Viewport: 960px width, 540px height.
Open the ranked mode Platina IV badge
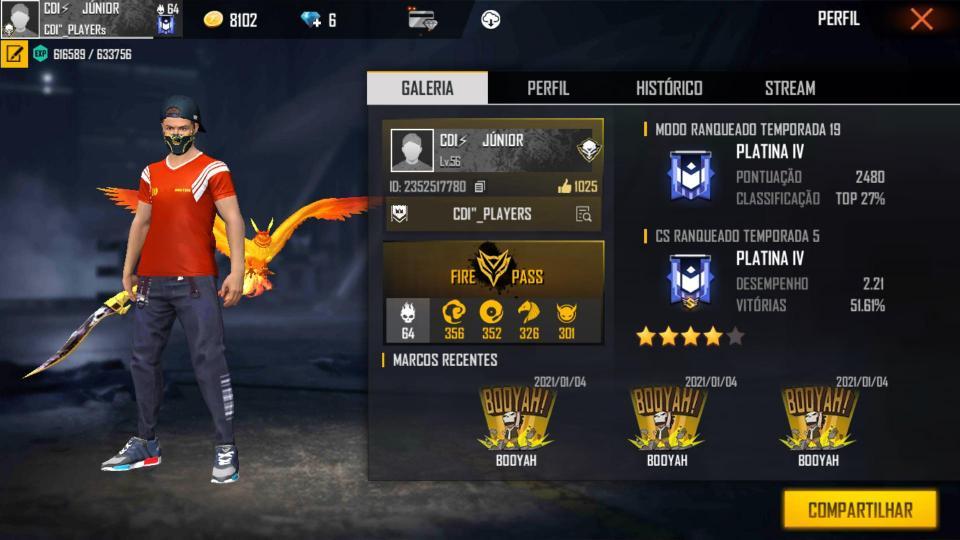690,175
